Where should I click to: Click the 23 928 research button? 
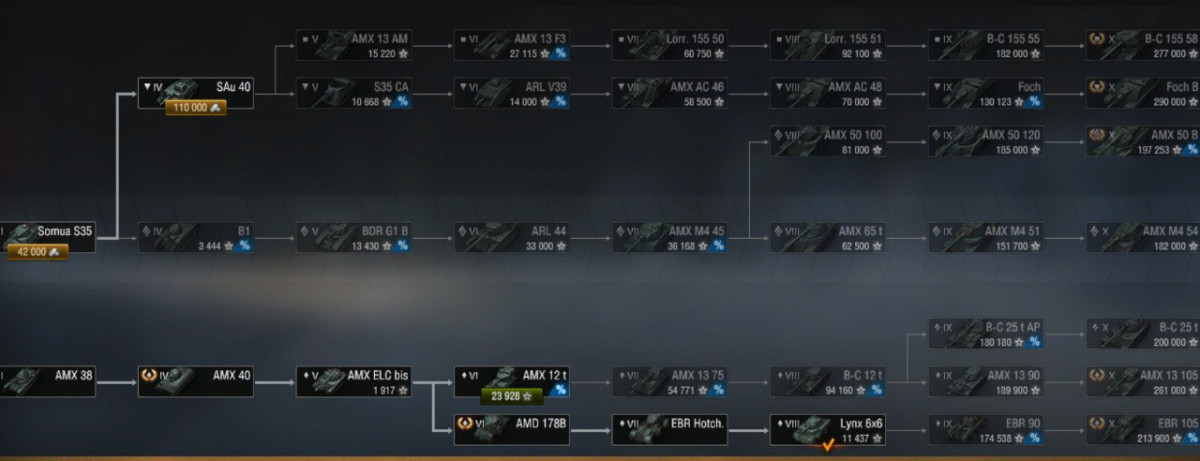[x=511, y=397]
